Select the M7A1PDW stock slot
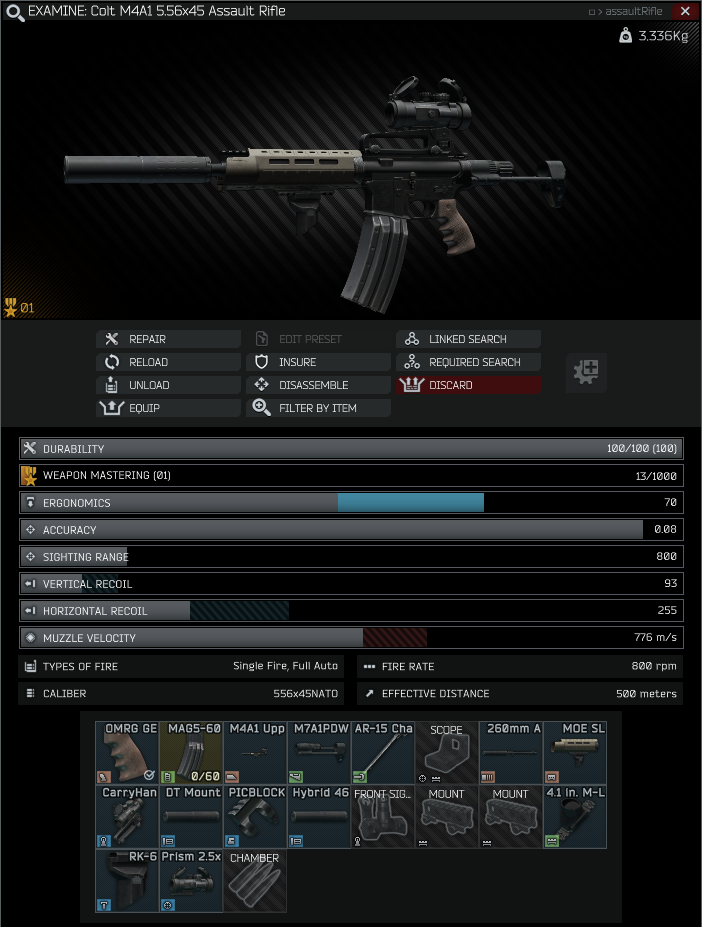 tap(319, 752)
